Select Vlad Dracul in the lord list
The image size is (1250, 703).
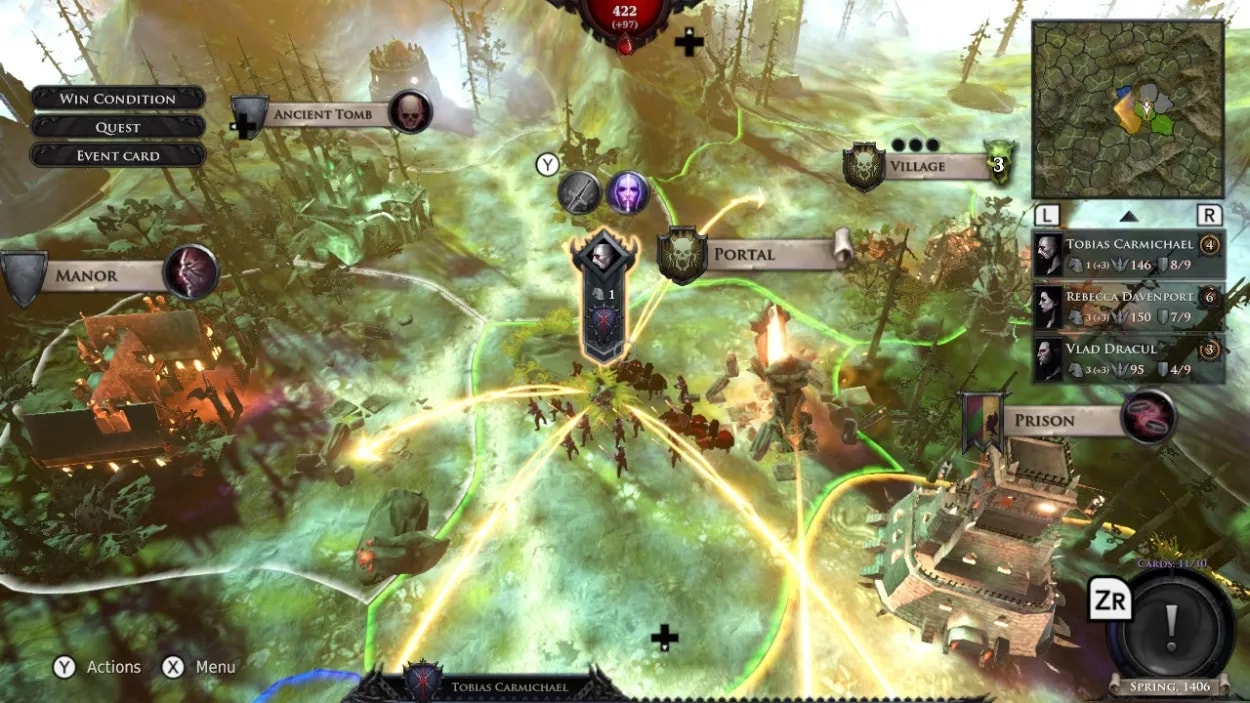click(1127, 358)
